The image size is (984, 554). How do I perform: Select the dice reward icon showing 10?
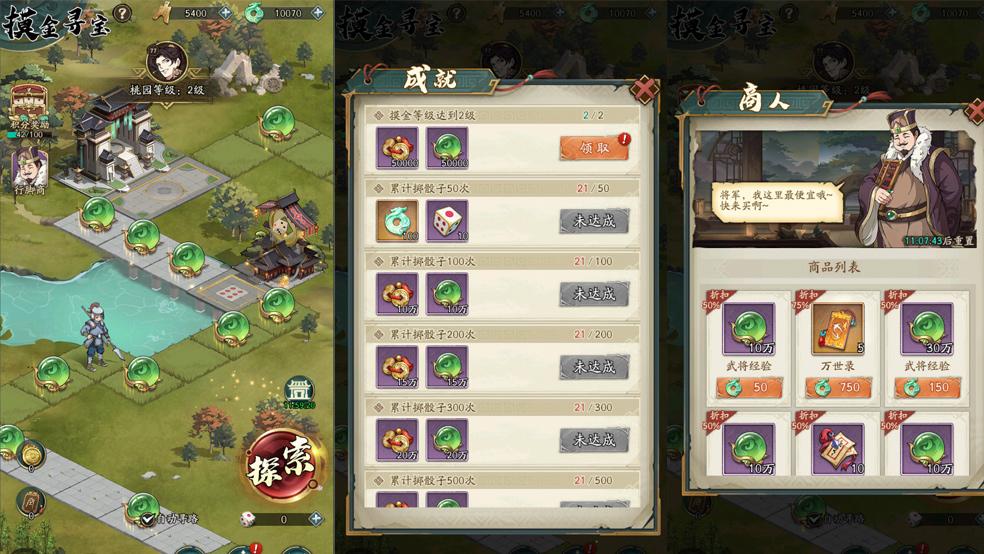pos(447,220)
